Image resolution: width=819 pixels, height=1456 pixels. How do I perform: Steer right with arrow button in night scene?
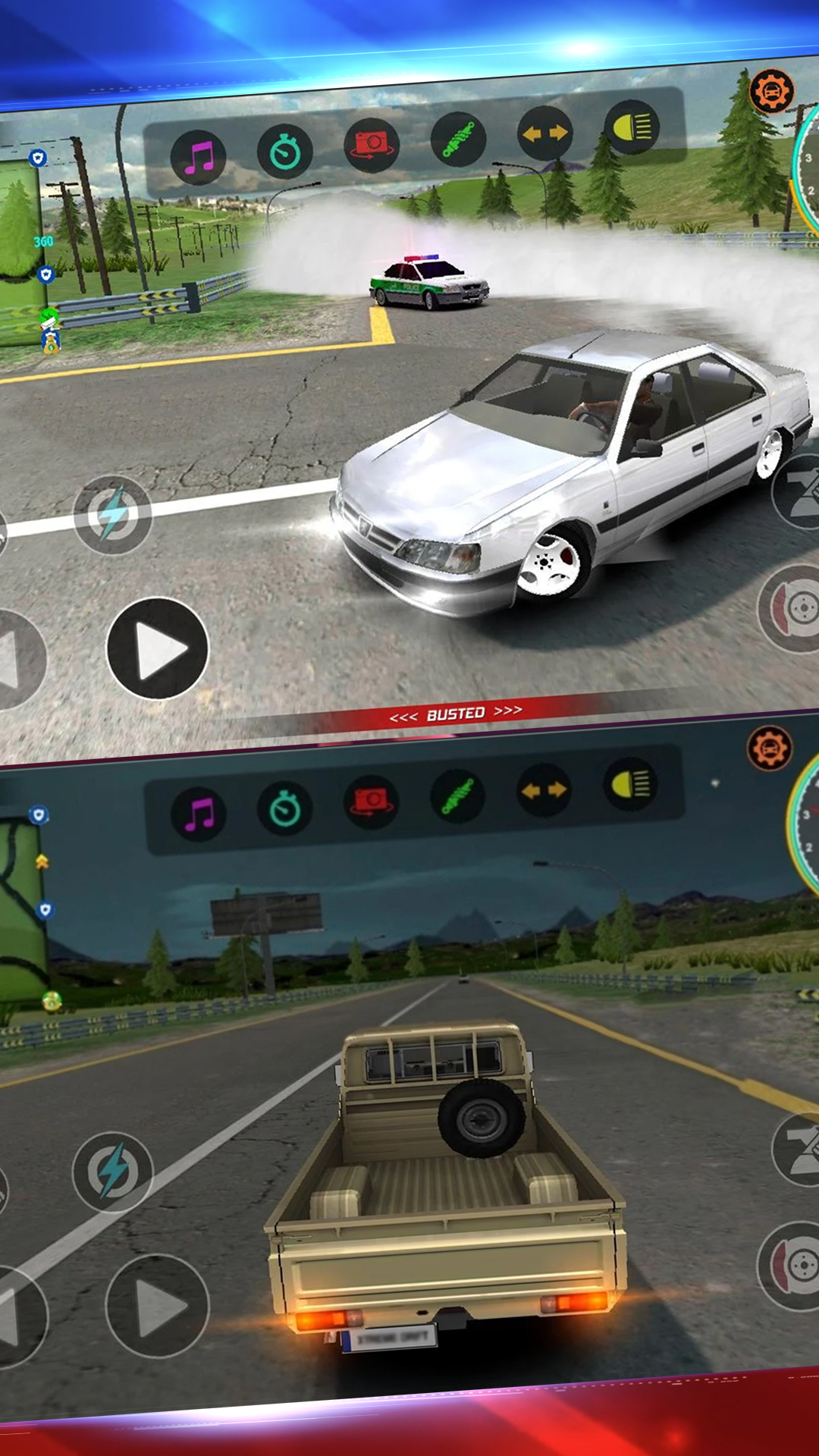158,1306
